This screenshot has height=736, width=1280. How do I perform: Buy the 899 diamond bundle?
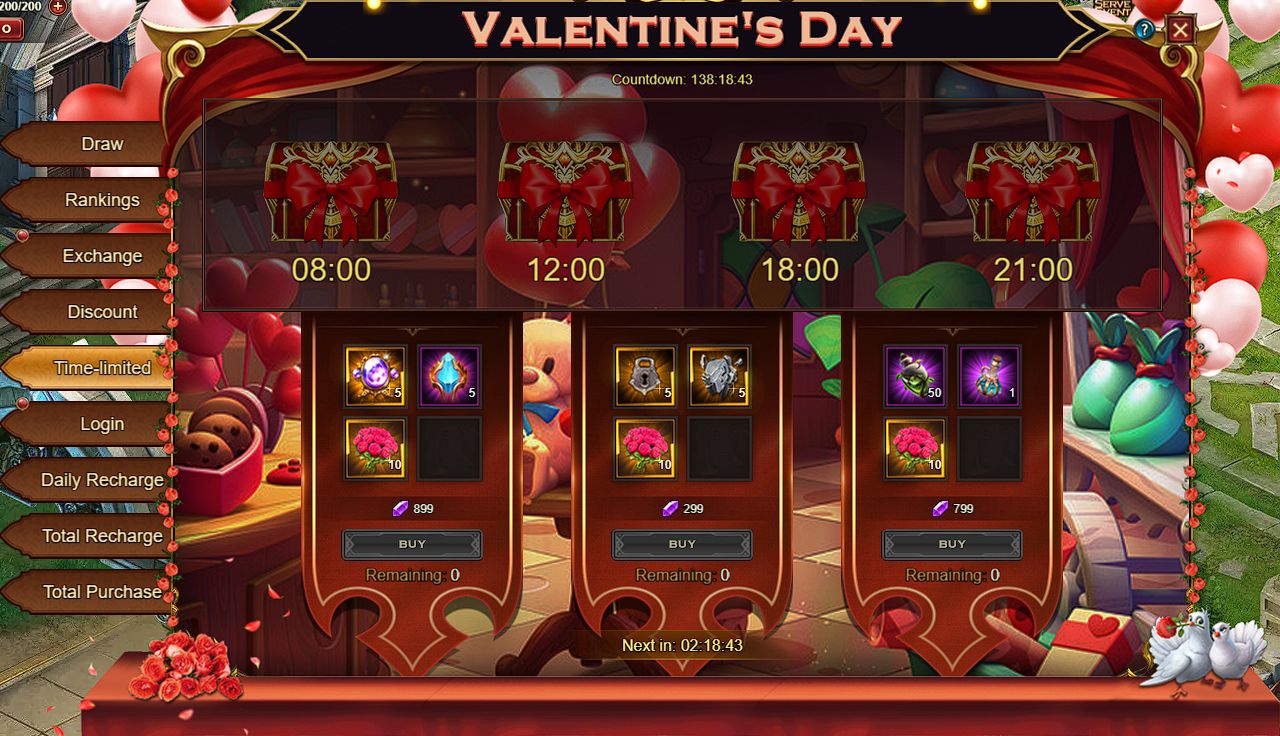pyautogui.click(x=412, y=544)
